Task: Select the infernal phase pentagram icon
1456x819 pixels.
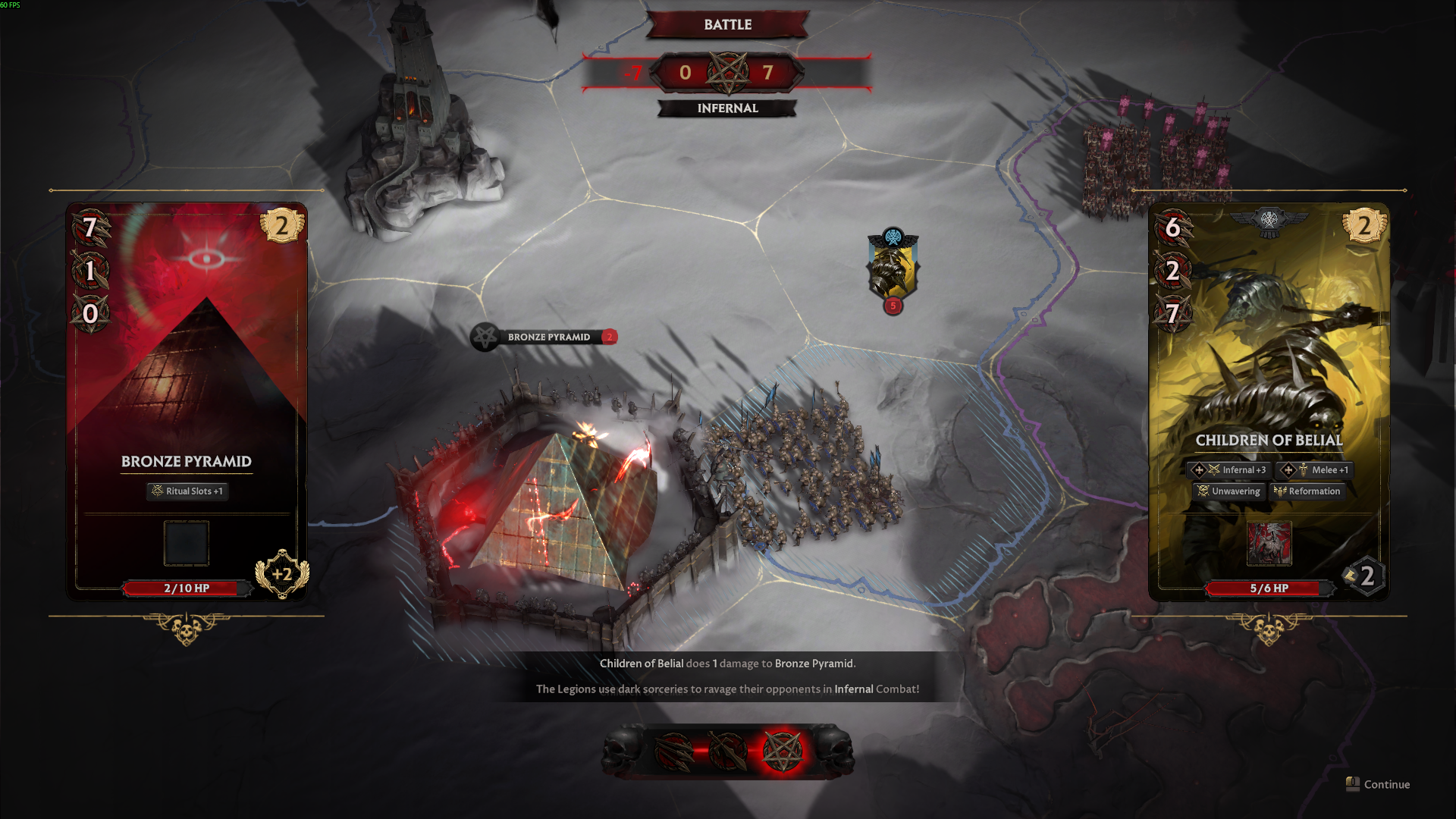Action: [x=782, y=751]
